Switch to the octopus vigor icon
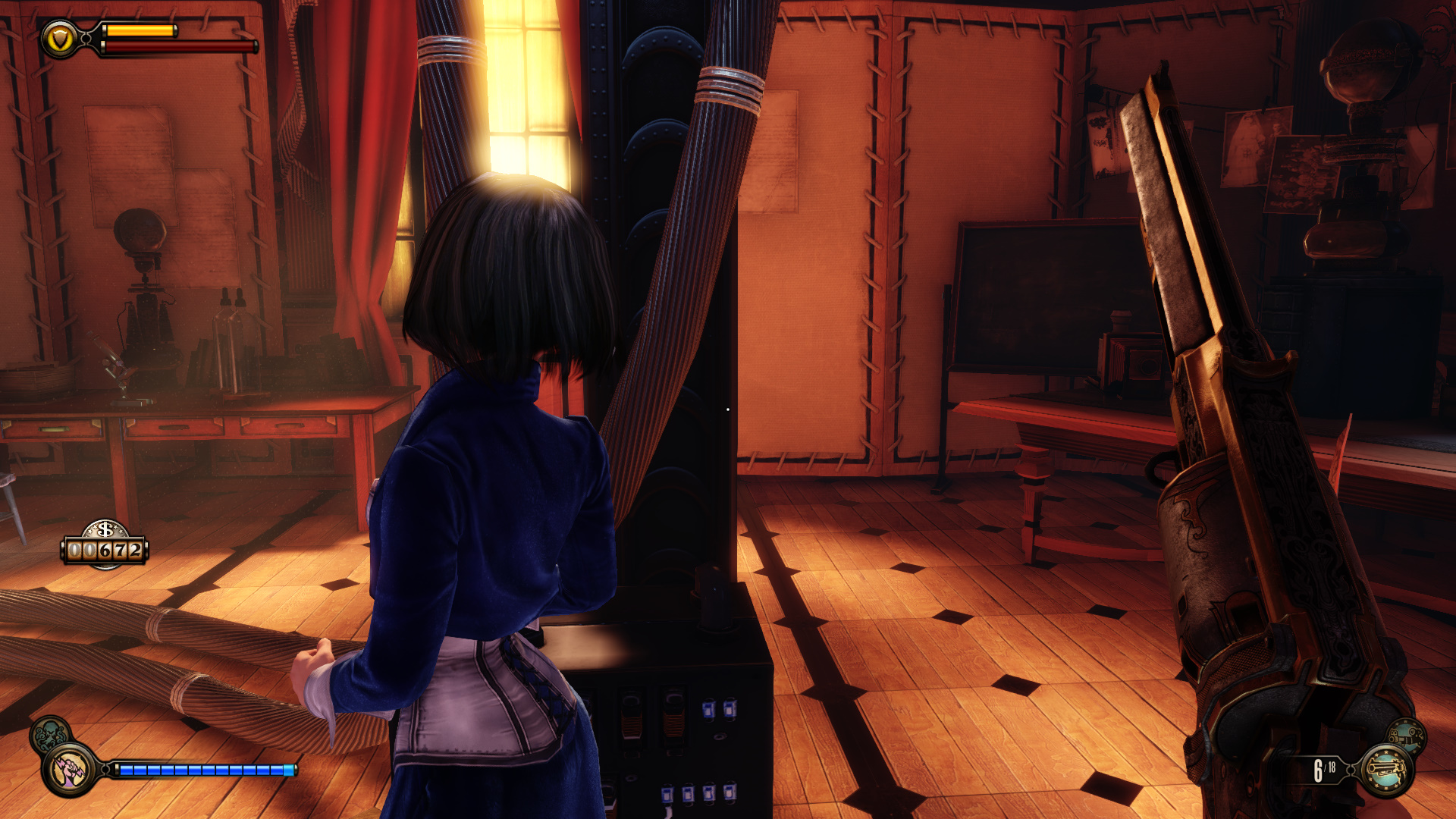 coord(49,734)
